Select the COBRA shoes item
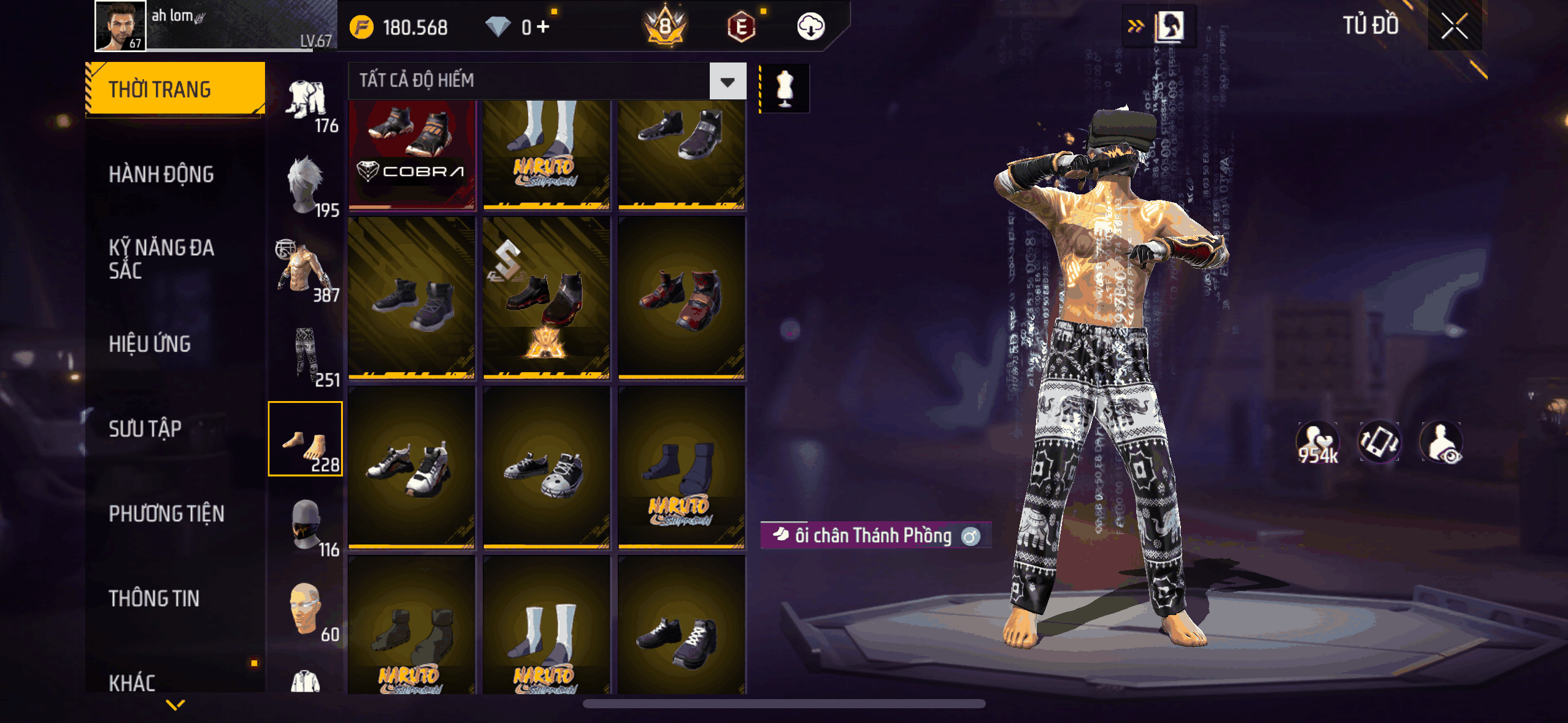This screenshot has width=1568, height=723. click(412, 153)
